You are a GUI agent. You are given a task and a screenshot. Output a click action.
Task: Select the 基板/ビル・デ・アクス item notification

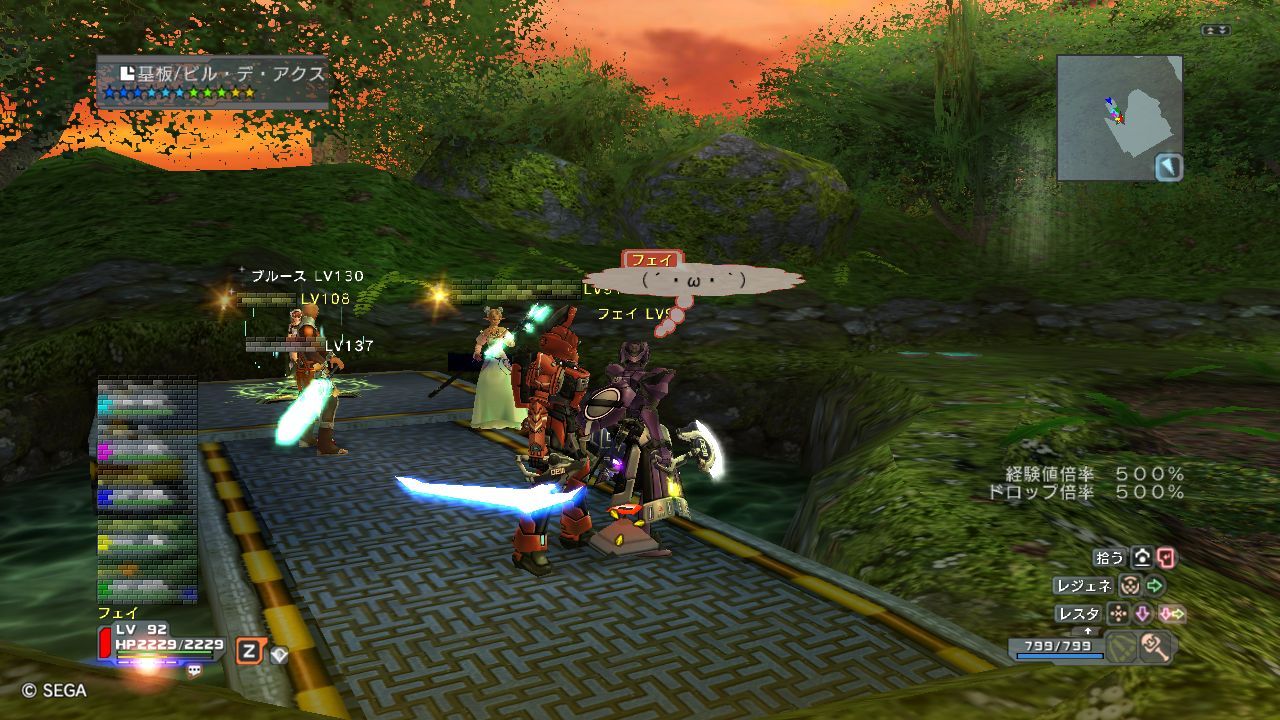(213, 81)
